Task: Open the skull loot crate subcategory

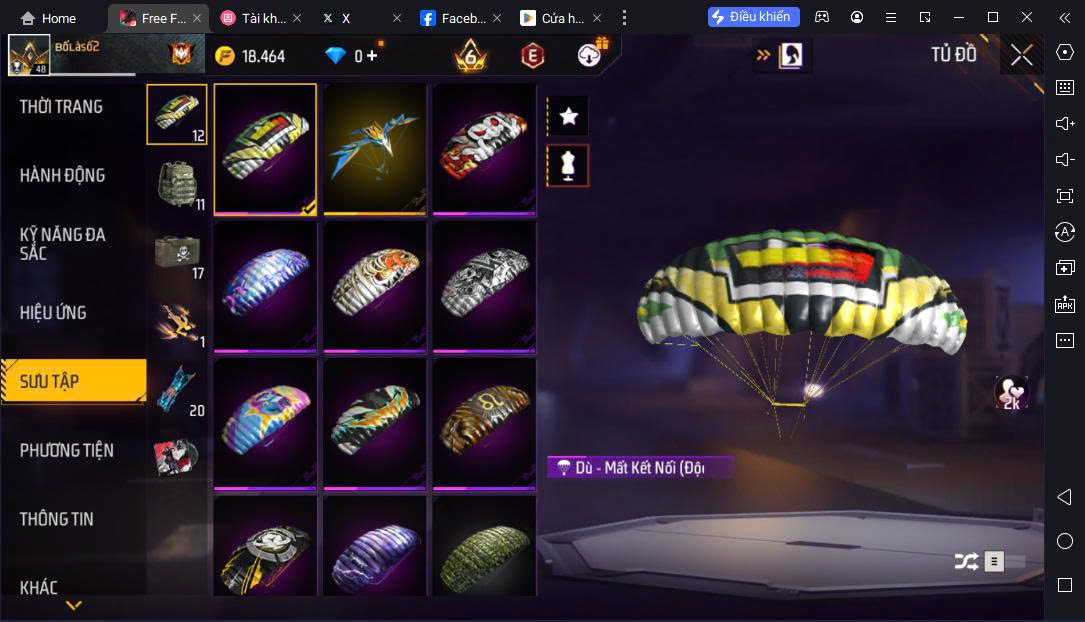Action: 177,251
